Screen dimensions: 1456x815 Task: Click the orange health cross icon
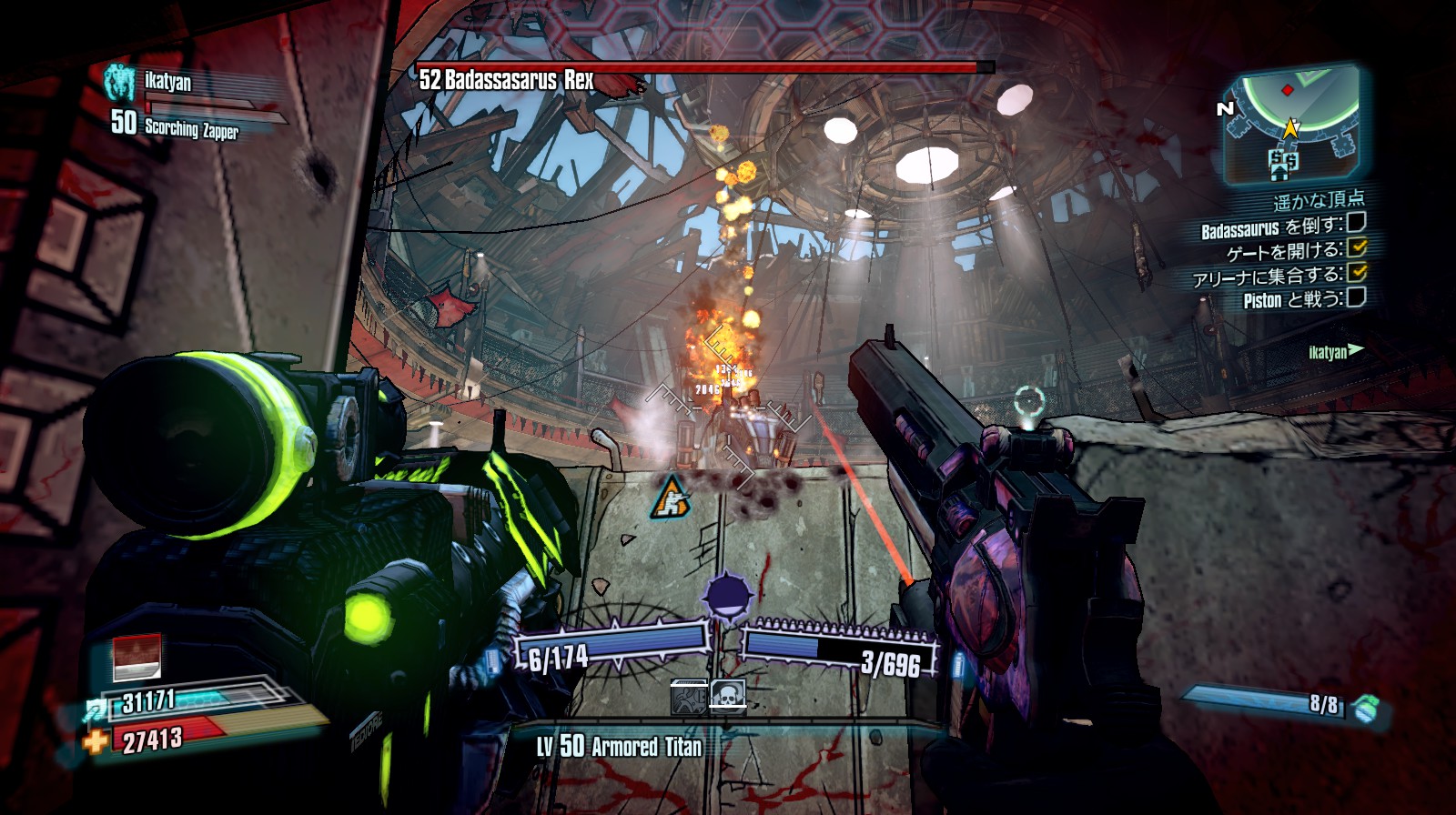pyautogui.click(x=96, y=742)
